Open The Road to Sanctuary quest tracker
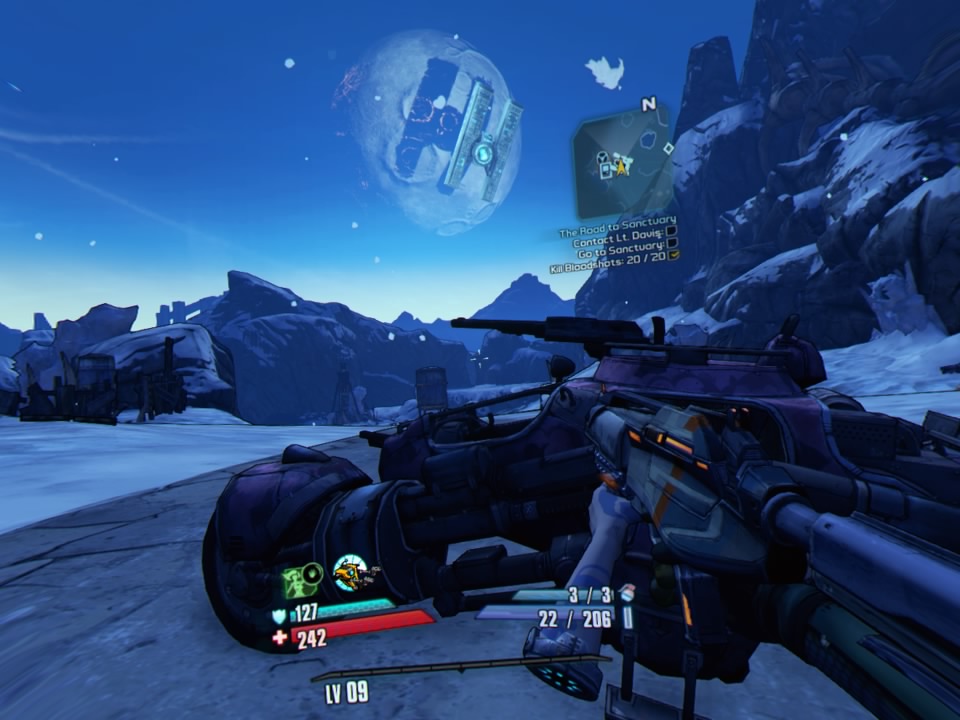960x720 pixels. [x=617, y=221]
